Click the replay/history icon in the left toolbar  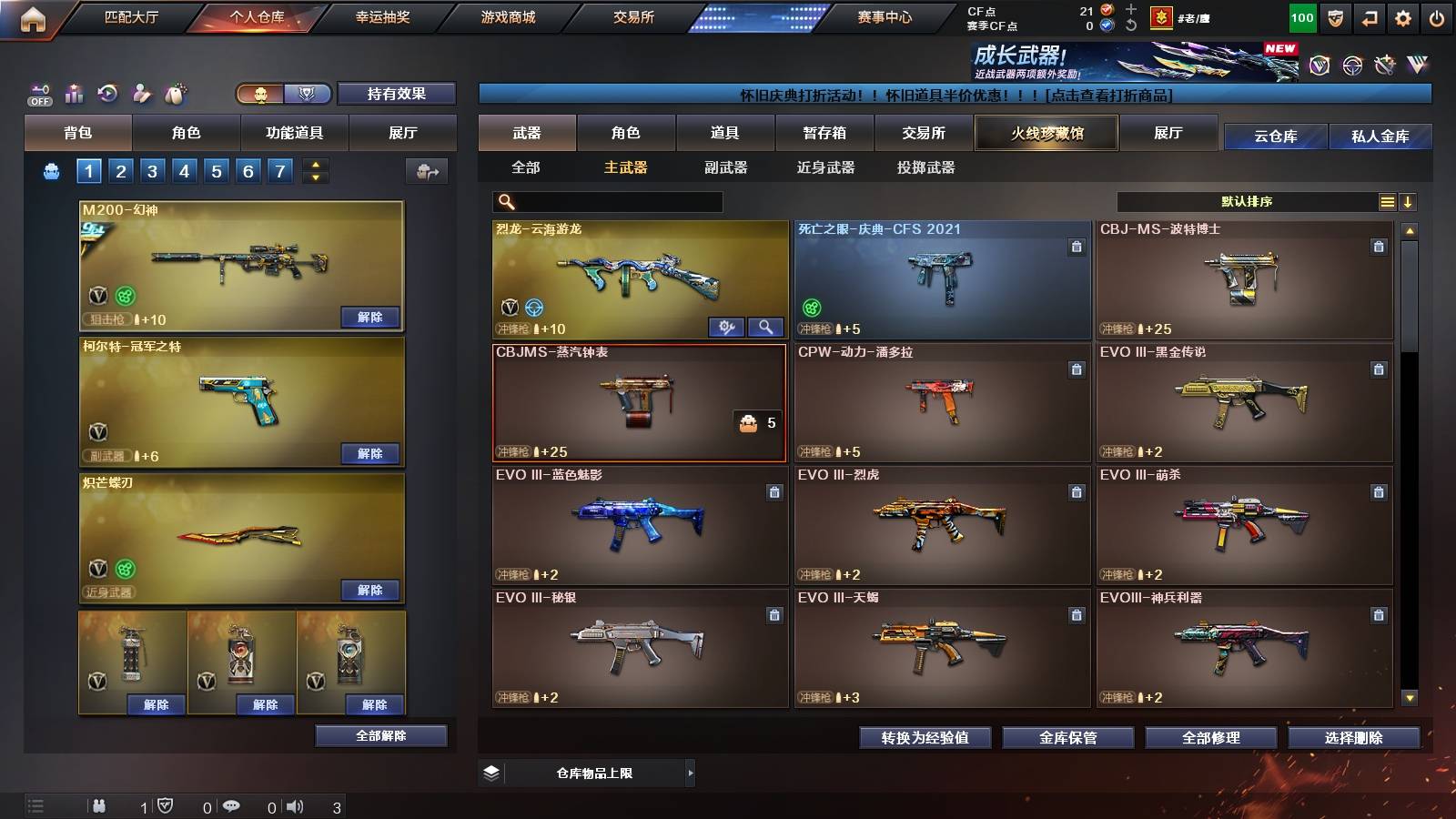(107, 93)
